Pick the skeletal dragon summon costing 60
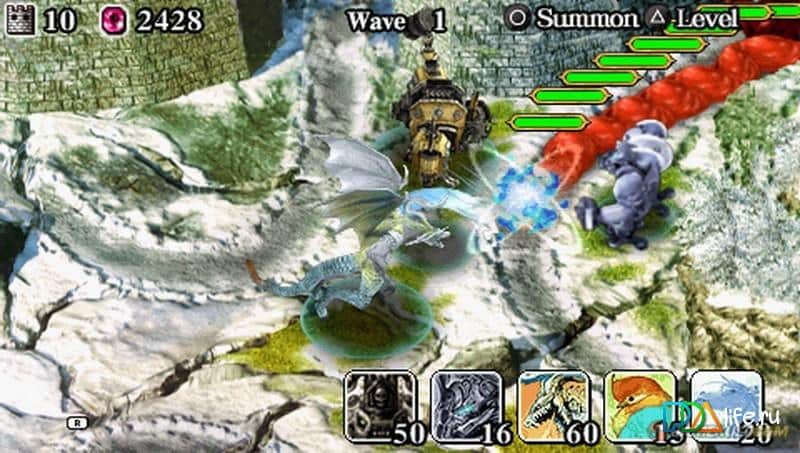The width and height of the screenshot is (800, 453). (552, 405)
